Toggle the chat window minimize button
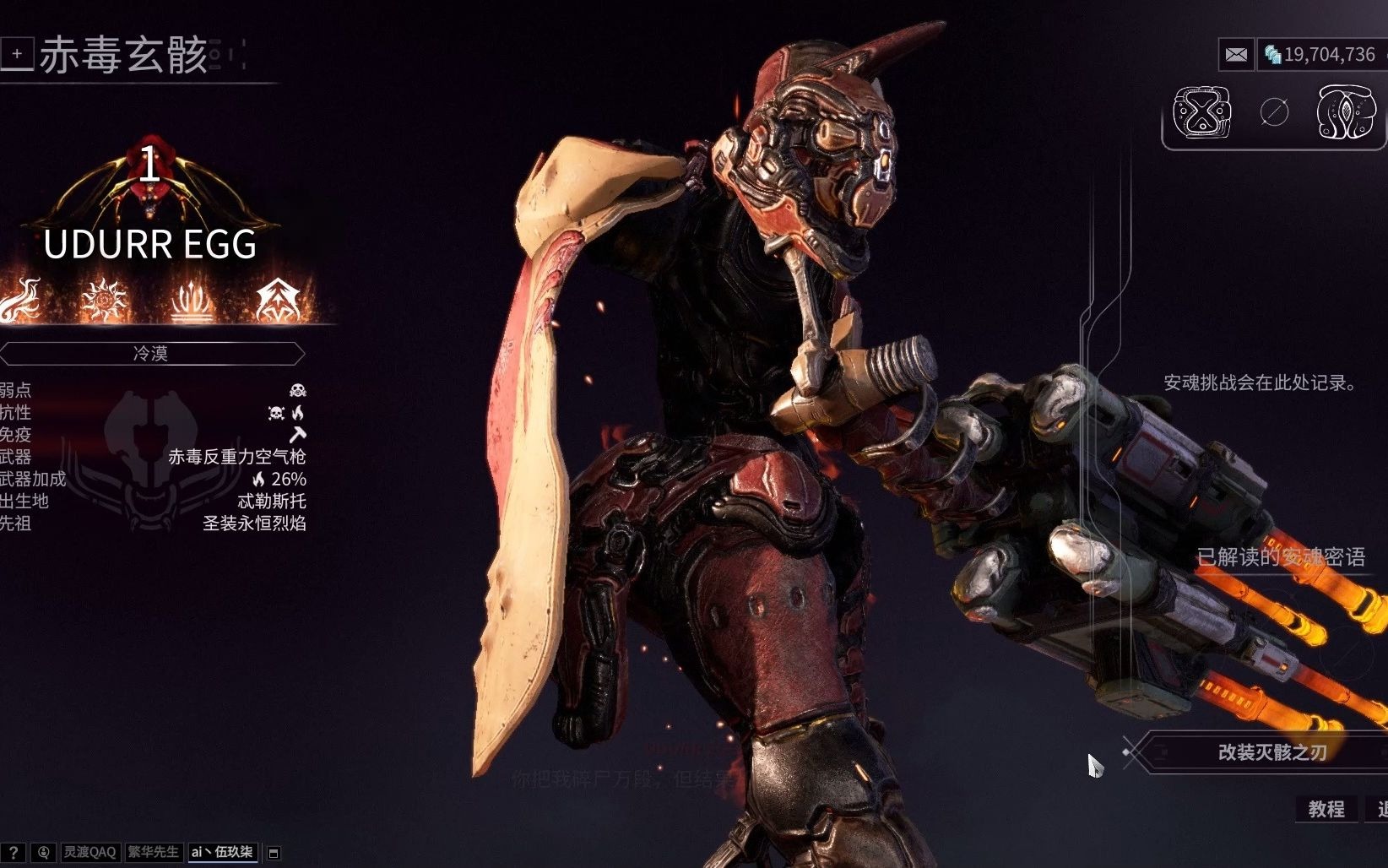This screenshot has width=1388, height=868. [x=274, y=853]
